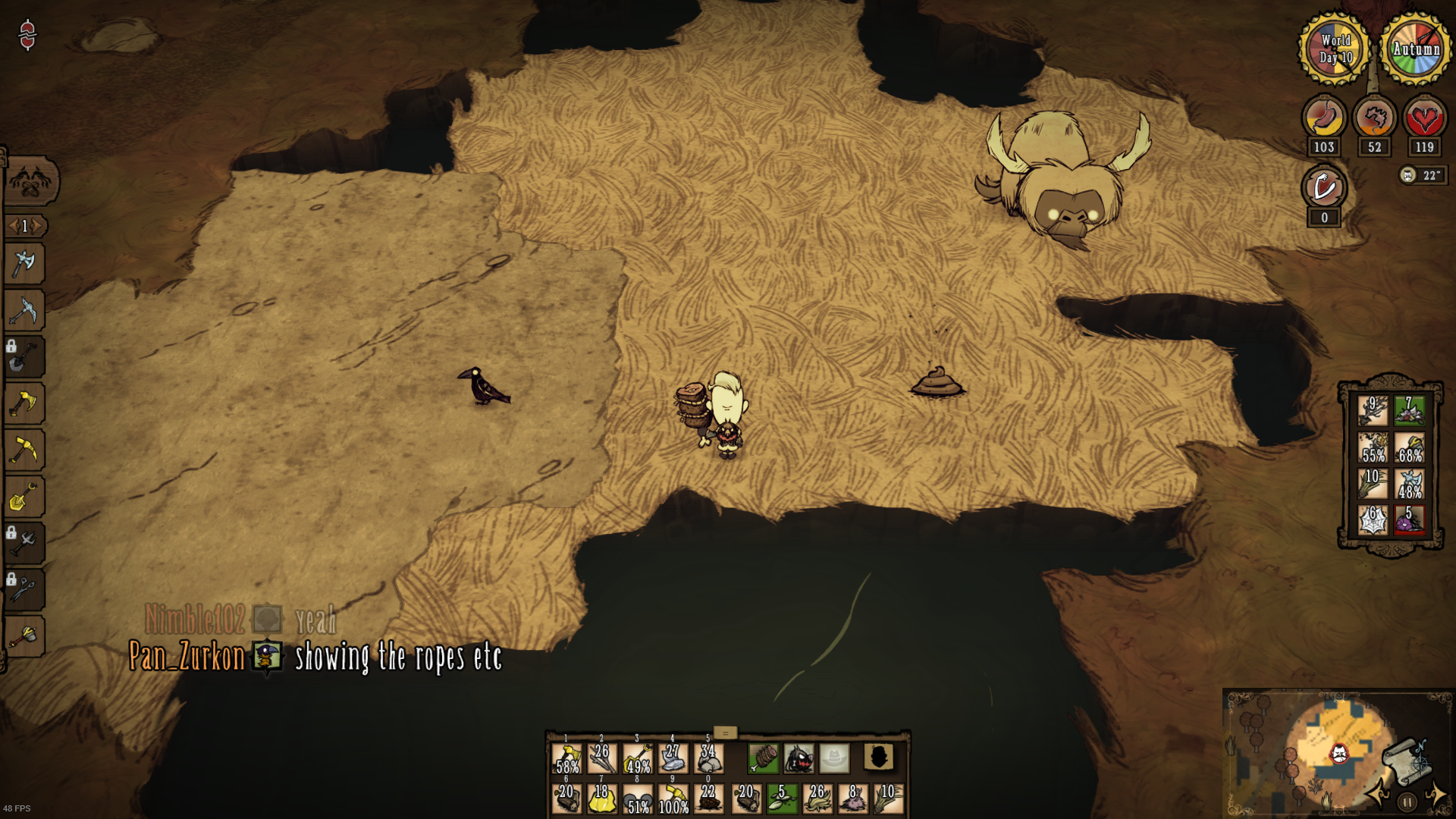Craft the hammer recipe
The height and width of the screenshot is (819, 1456).
(24, 636)
